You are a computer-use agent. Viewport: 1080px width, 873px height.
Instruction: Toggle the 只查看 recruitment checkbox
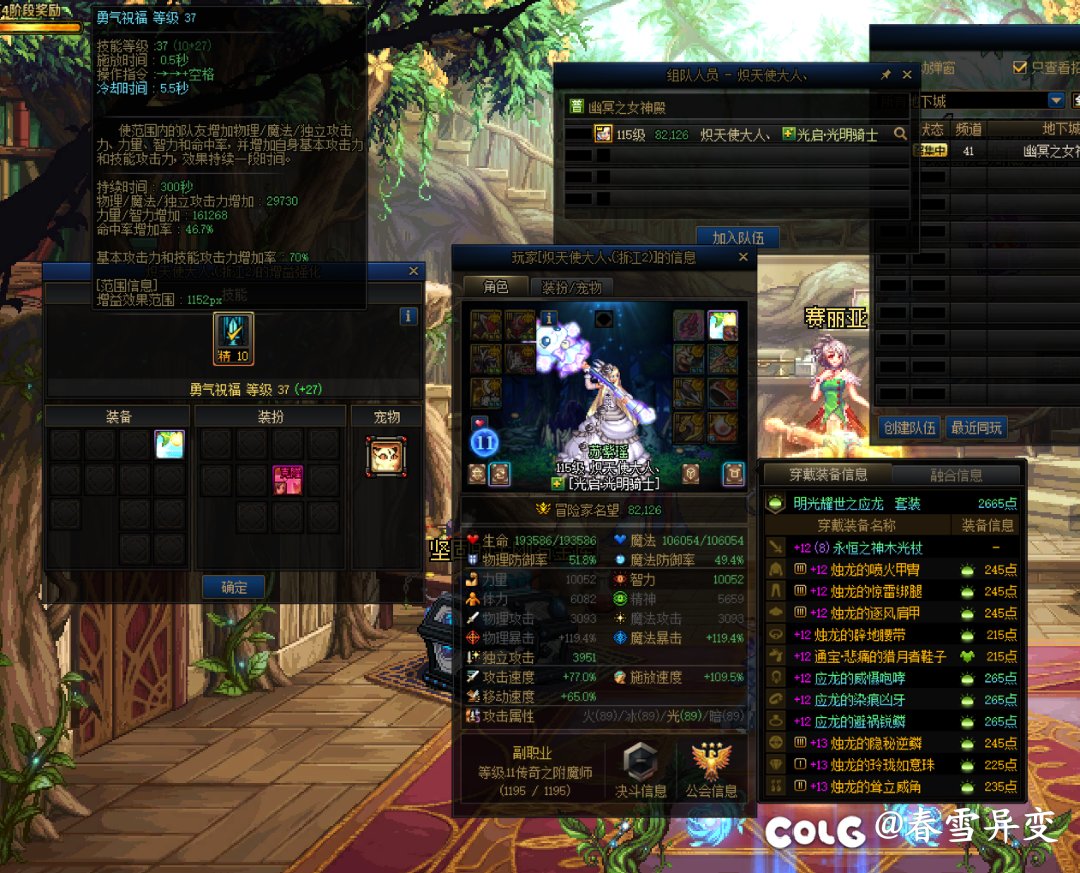click(x=1020, y=67)
